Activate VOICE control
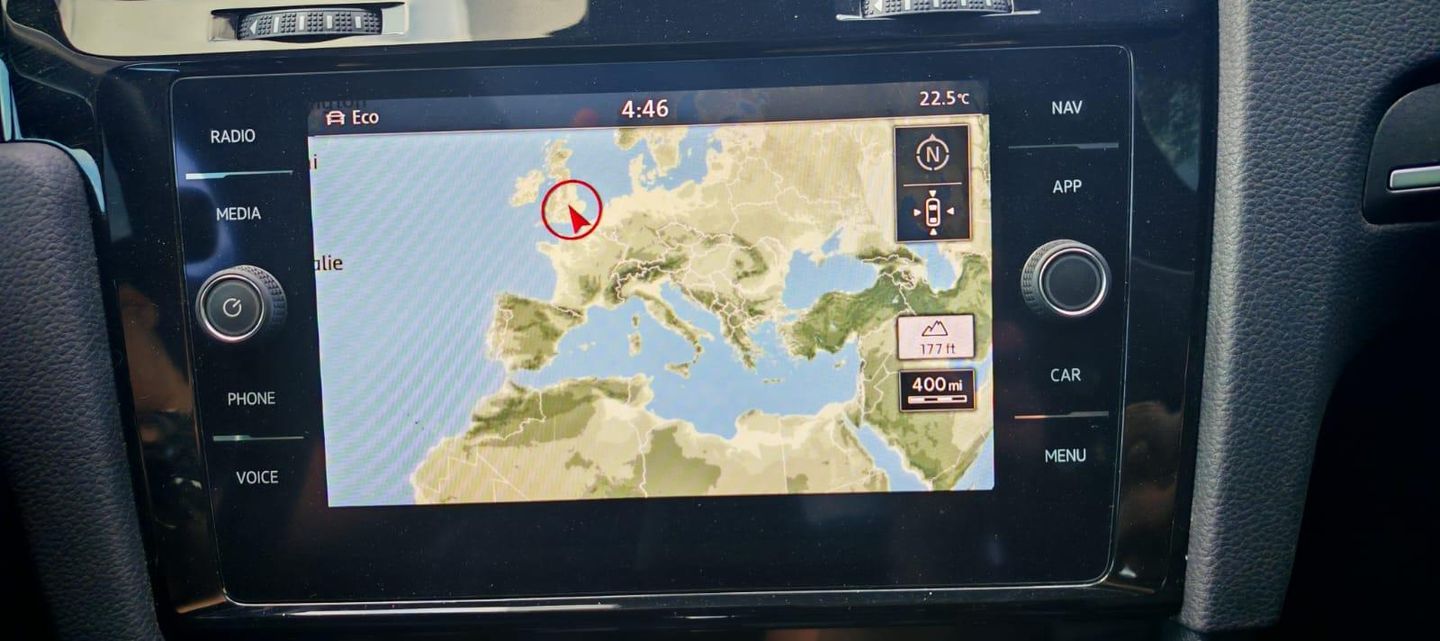This screenshot has height=641, width=1440. tap(257, 478)
